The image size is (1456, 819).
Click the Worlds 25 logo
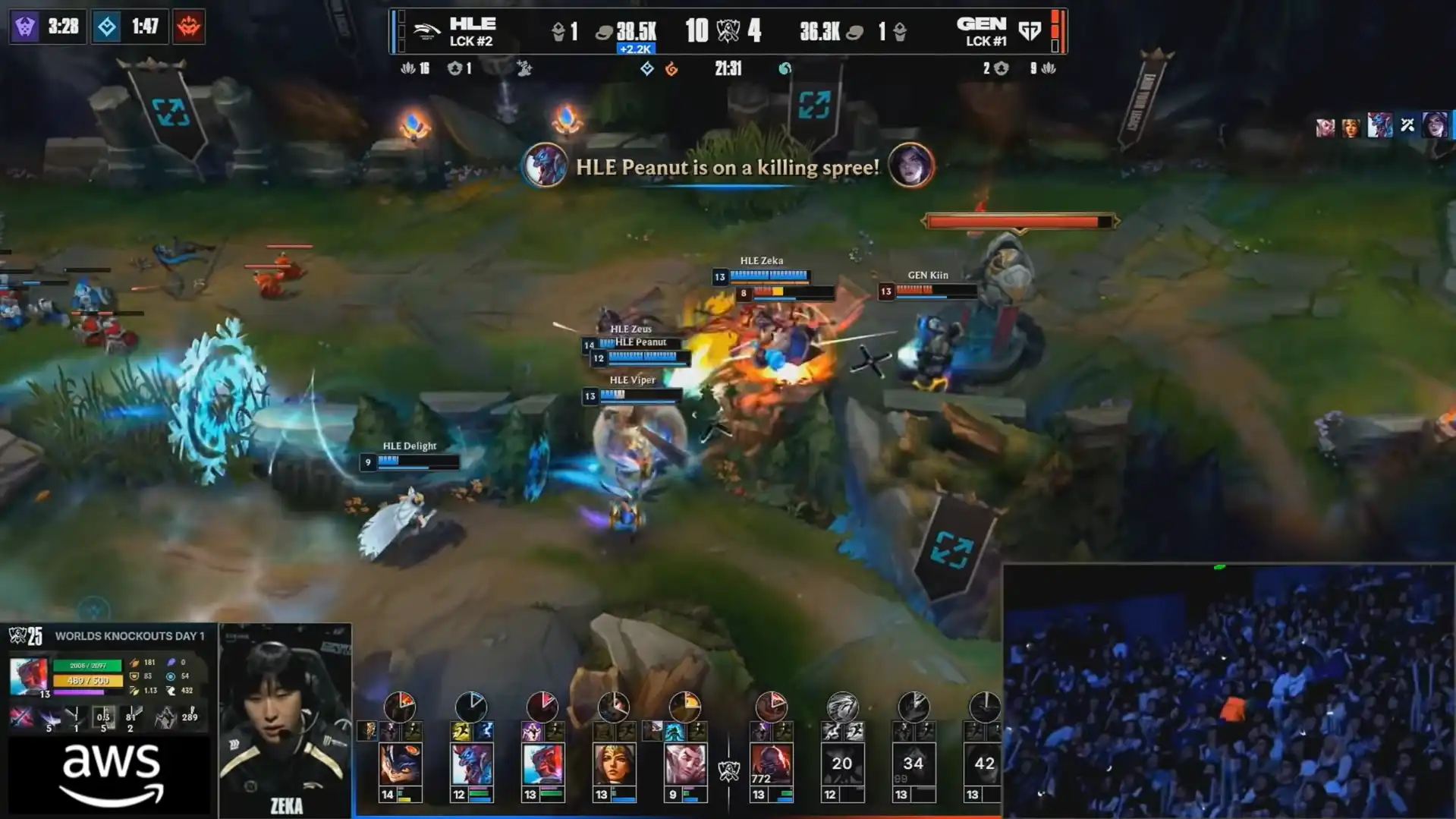click(26, 636)
